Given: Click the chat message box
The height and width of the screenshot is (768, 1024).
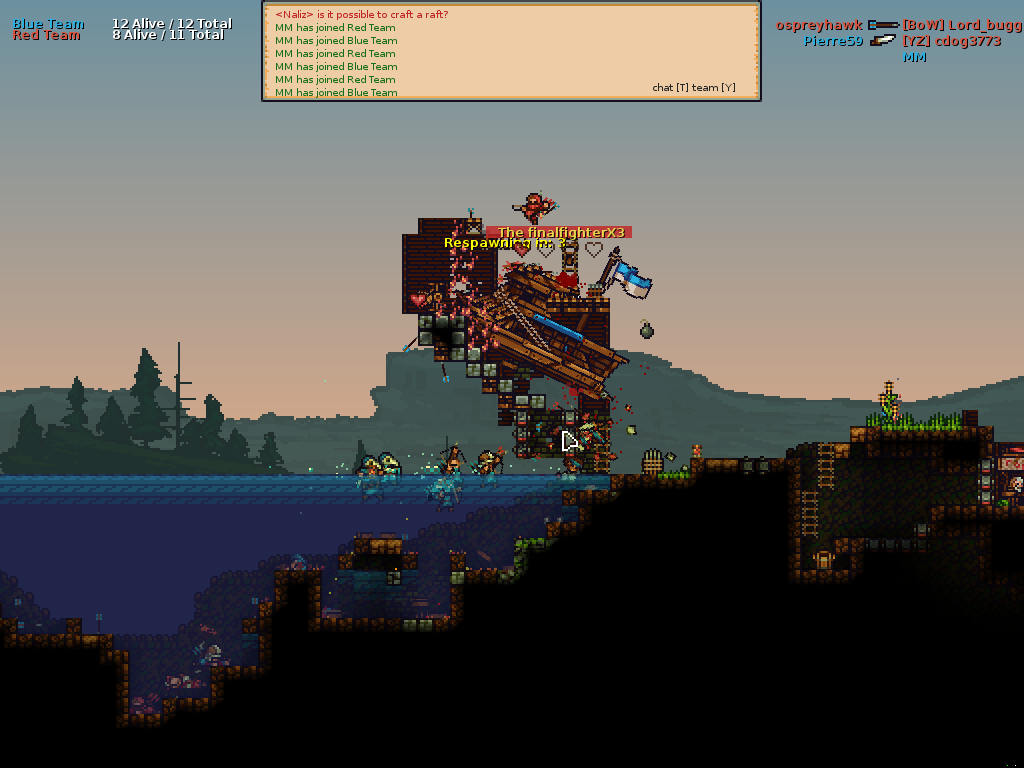Looking at the screenshot, I should (x=511, y=52).
